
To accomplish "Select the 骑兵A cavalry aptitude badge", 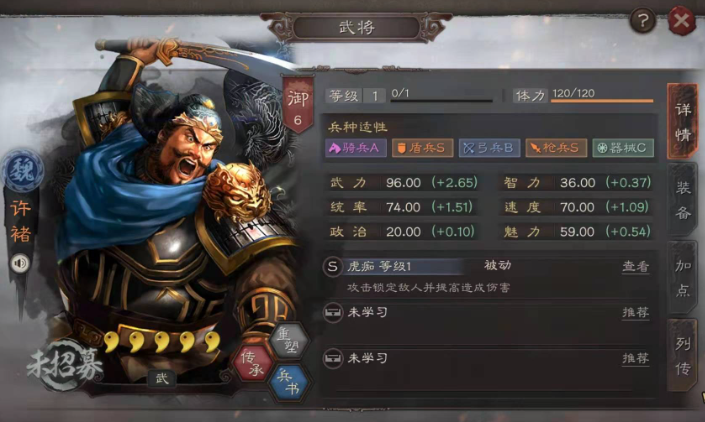I will [x=354, y=148].
